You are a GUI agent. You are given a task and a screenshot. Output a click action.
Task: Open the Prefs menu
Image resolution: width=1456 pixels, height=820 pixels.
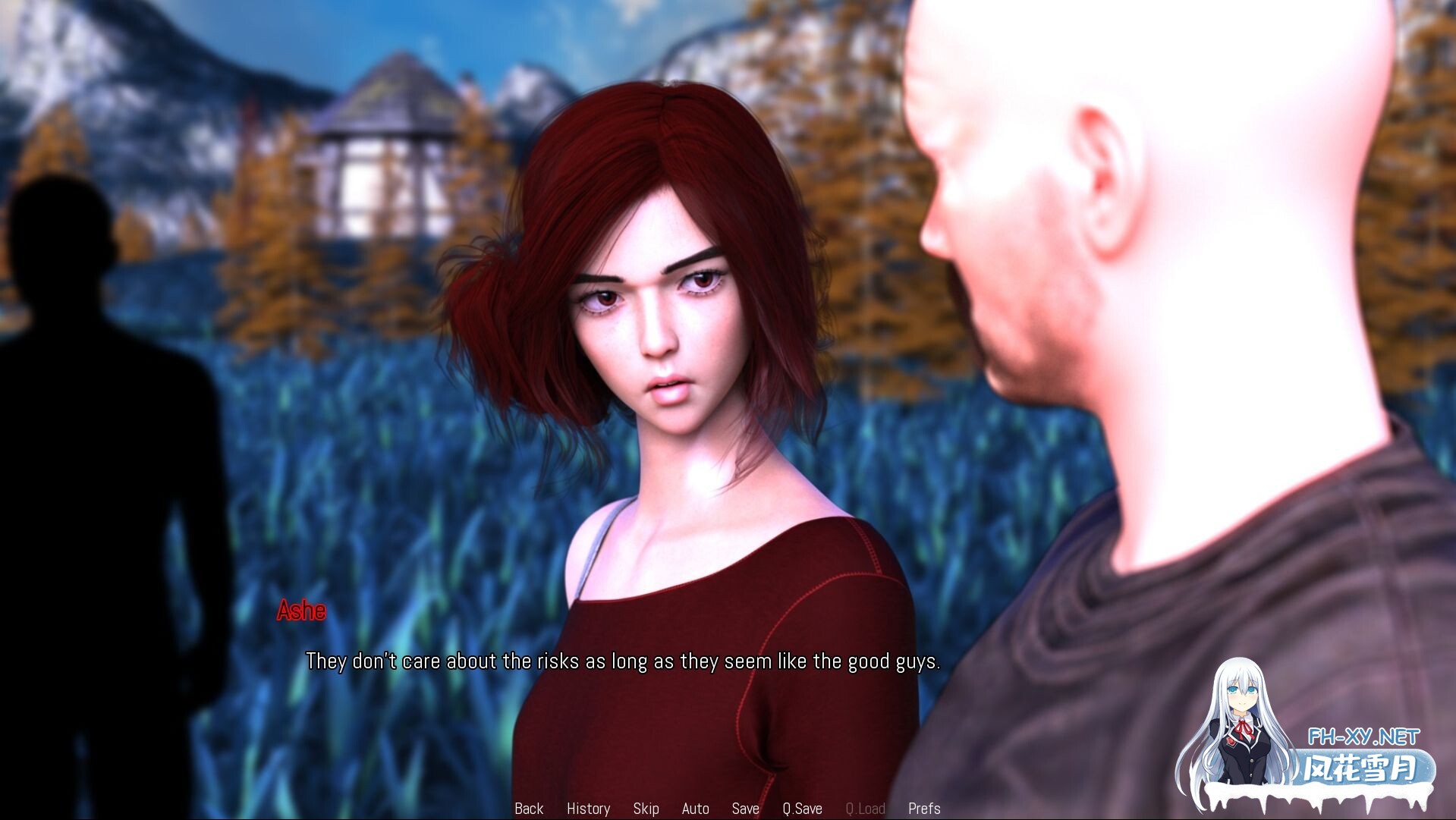coord(924,809)
